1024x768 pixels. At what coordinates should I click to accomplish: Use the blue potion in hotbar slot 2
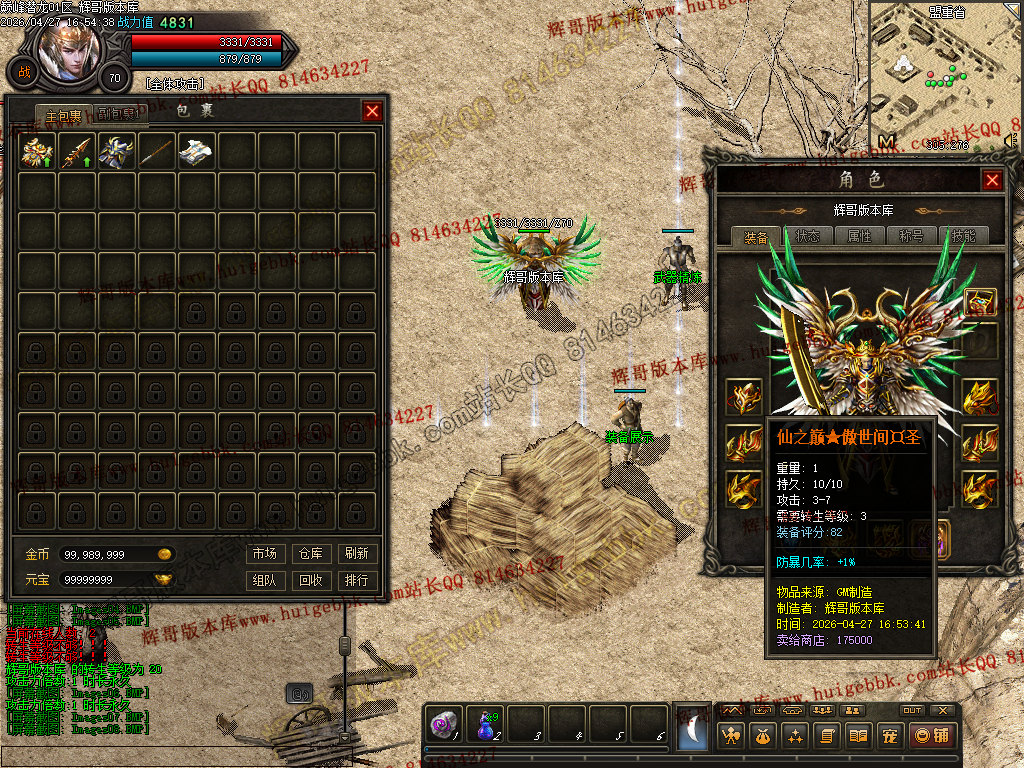pyautogui.click(x=487, y=726)
